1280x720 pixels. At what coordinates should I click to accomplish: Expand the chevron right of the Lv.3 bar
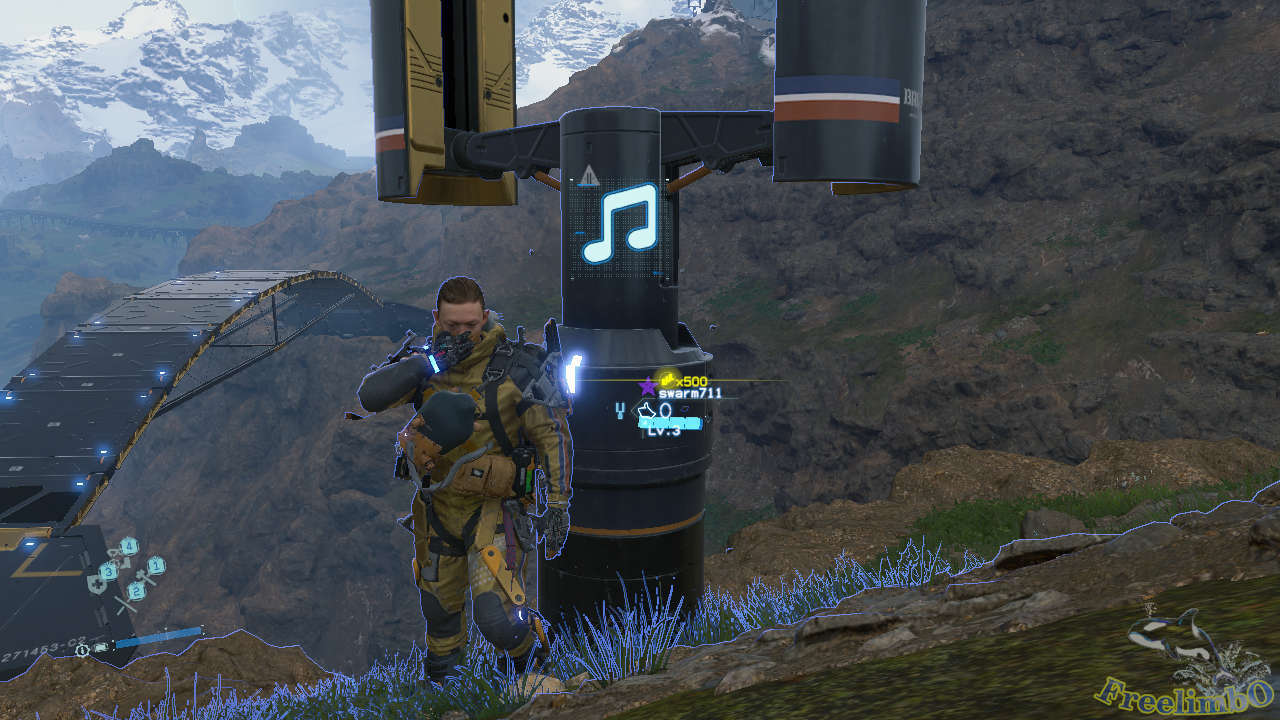click(x=707, y=418)
